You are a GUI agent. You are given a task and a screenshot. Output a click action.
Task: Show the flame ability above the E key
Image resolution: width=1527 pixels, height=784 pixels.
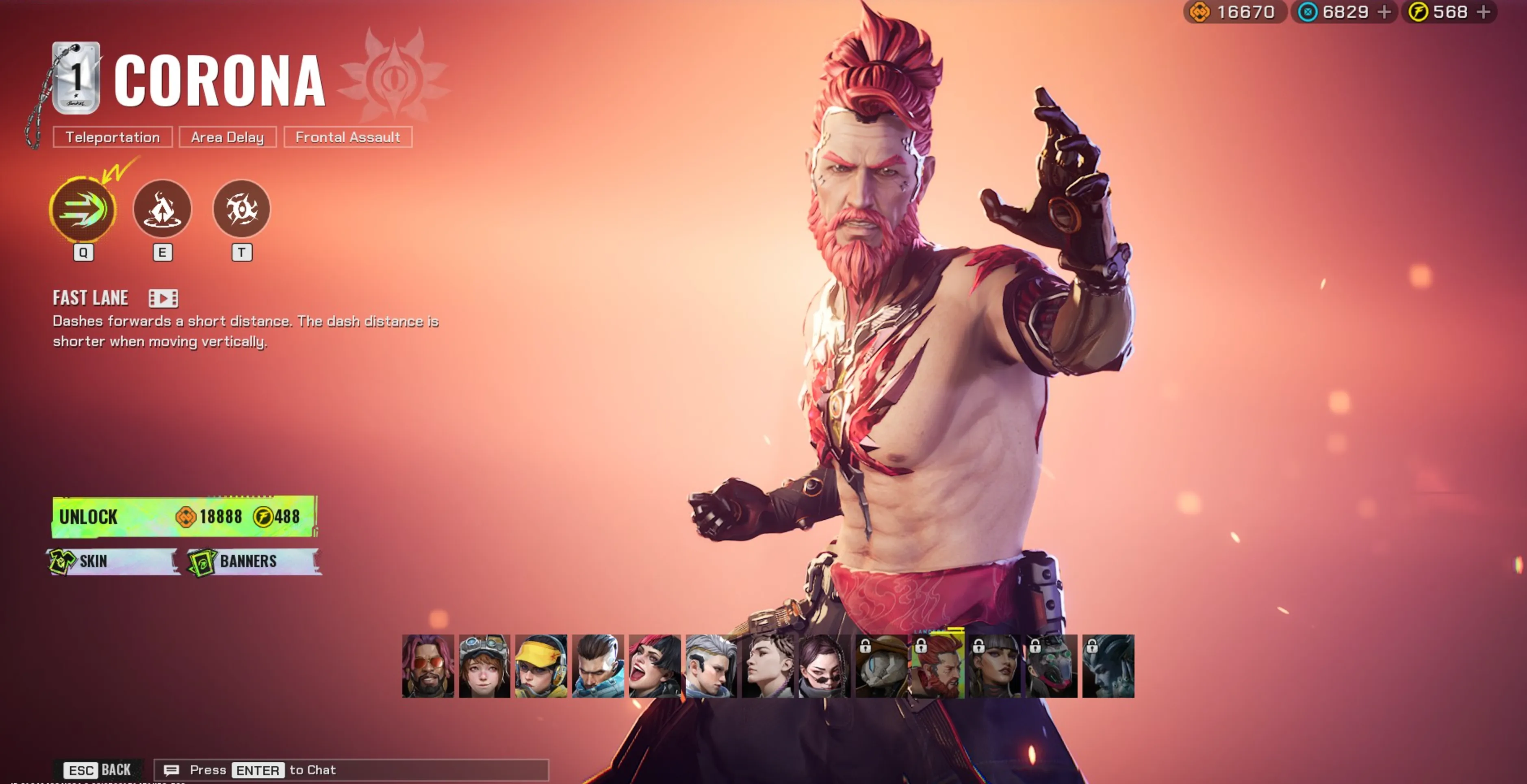(x=163, y=209)
